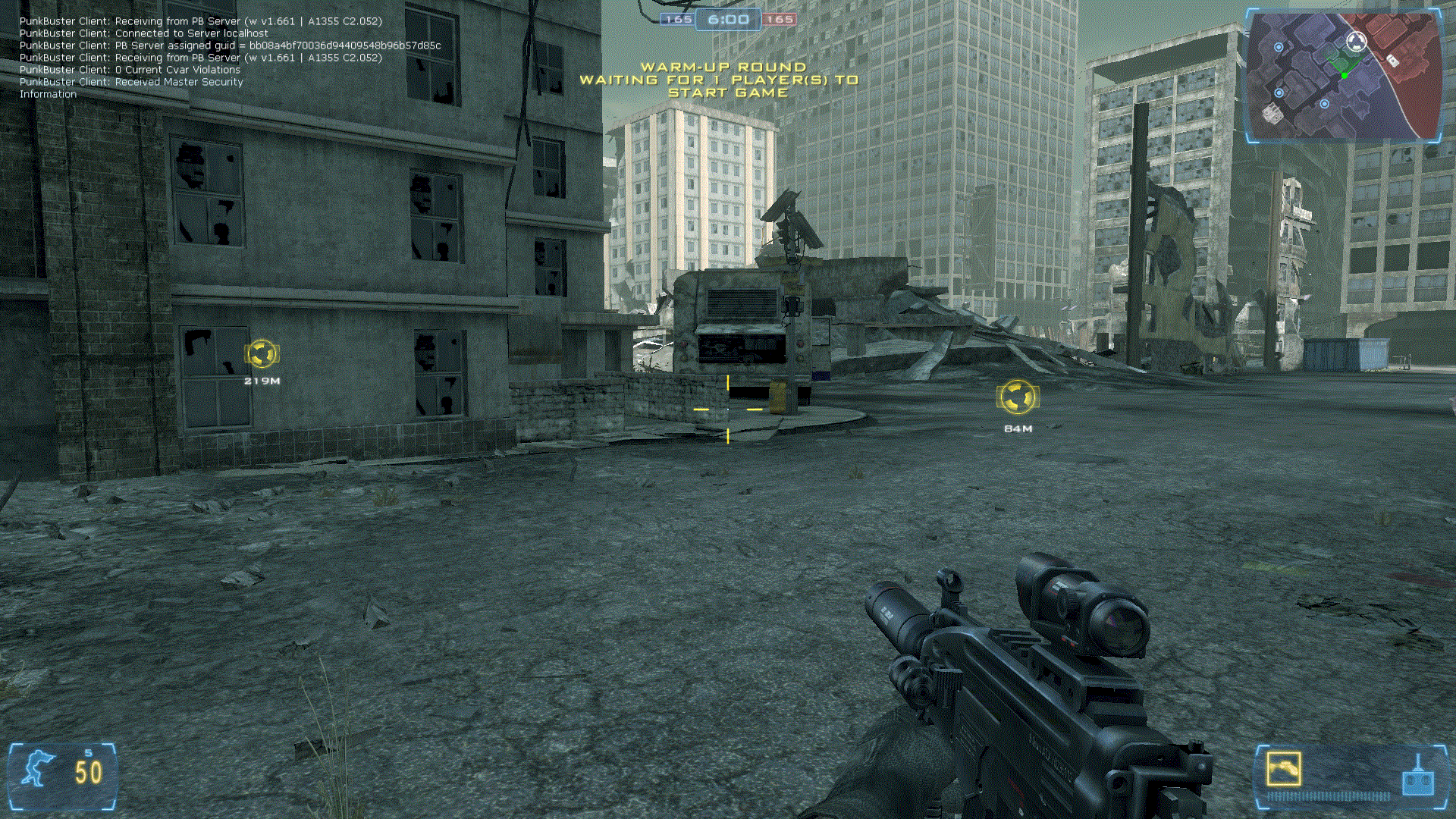1456x819 pixels.
Task: Select the white neutral control point on minimap
Action: click(1356, 40)
